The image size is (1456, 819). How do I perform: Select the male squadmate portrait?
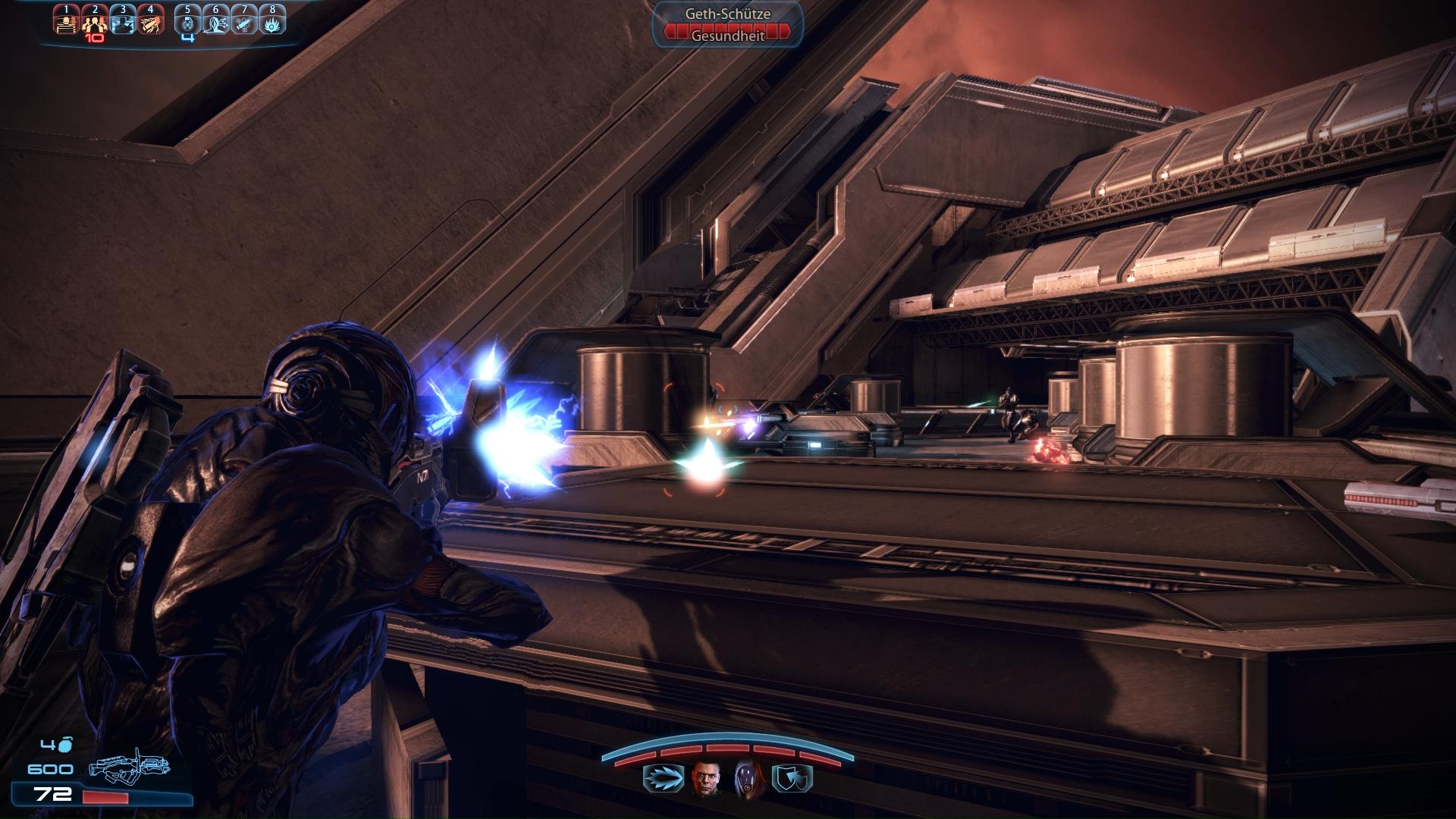click(x=704, y=778)
